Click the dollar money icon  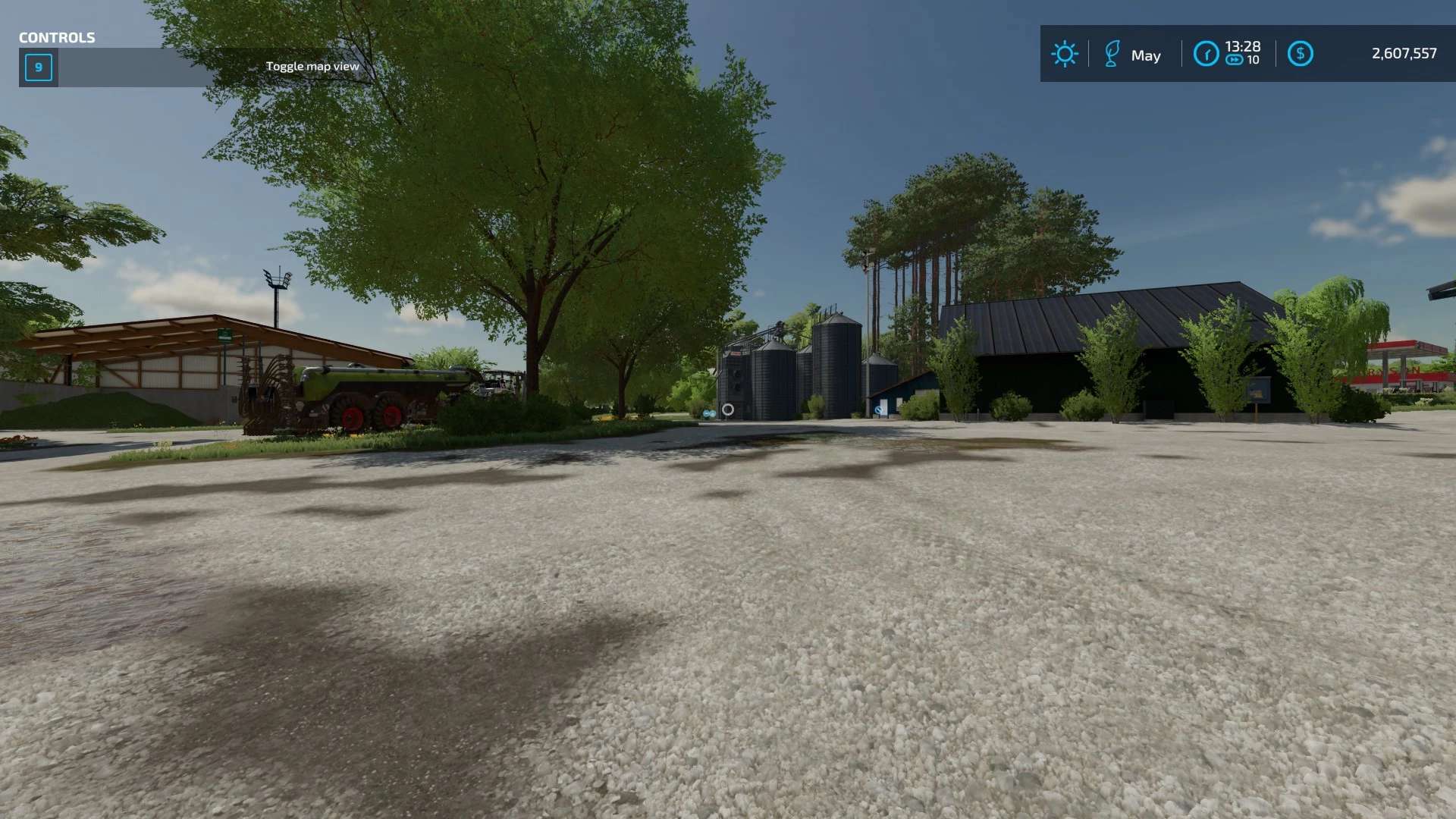(x=1300, y=54)
